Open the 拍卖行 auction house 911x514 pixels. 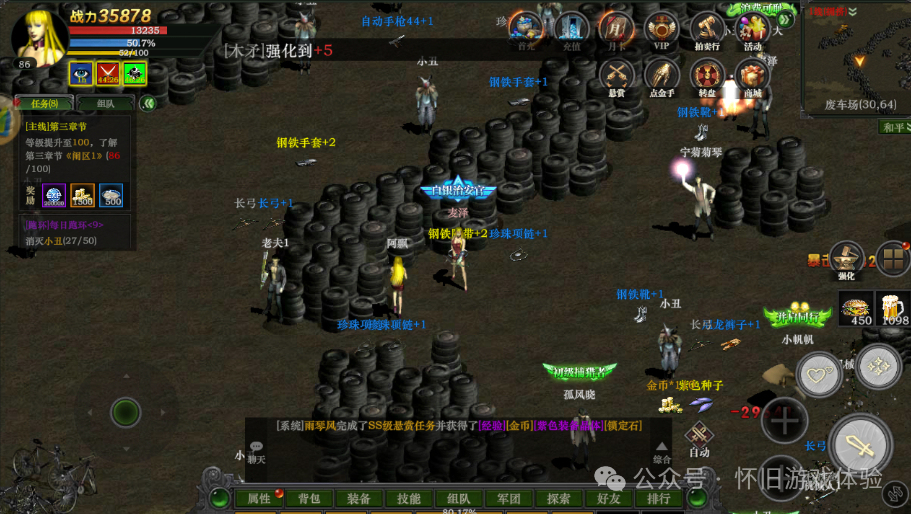coord(707,29)
